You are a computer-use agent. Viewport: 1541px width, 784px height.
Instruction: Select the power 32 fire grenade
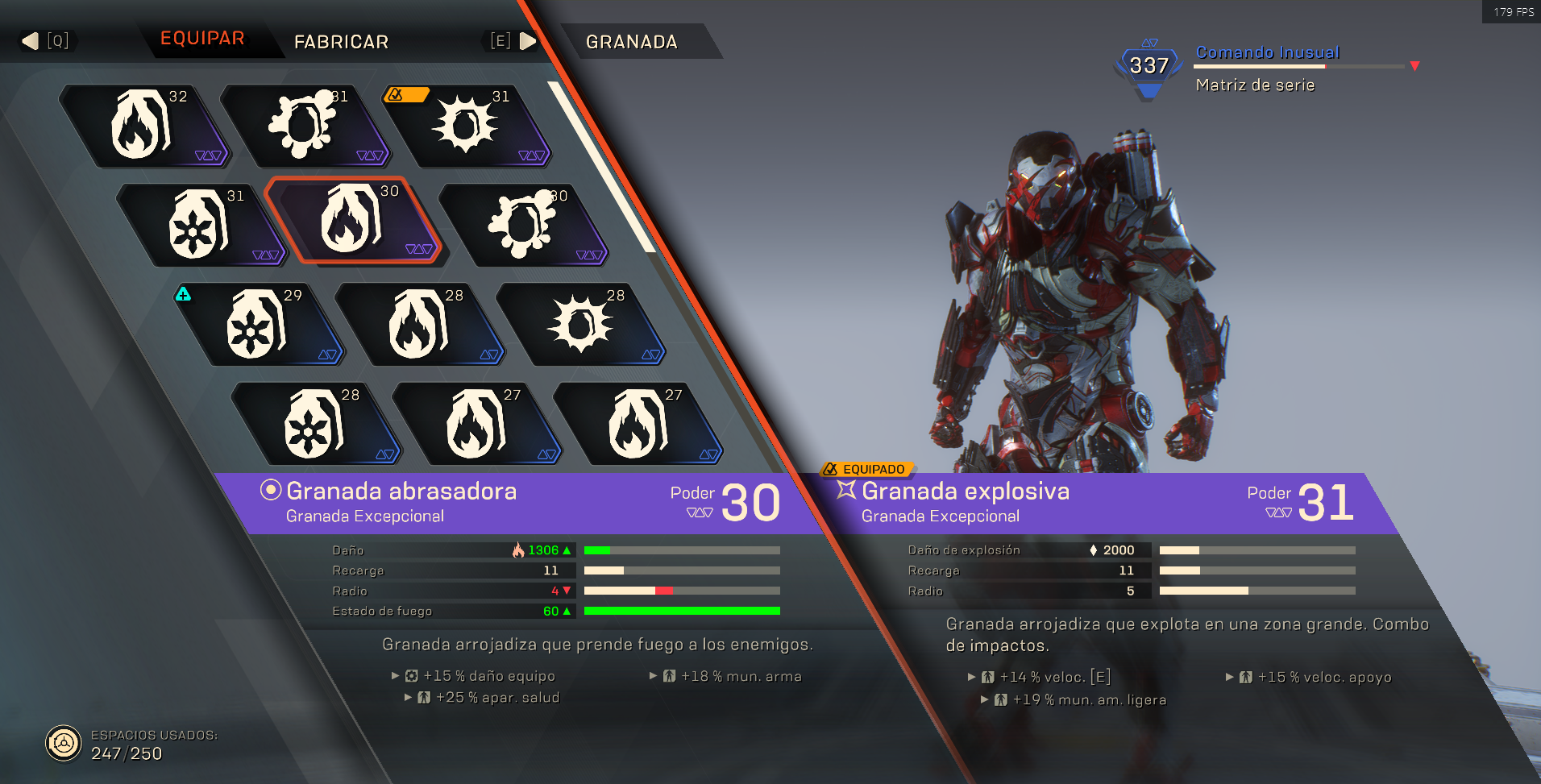point(143,125)
